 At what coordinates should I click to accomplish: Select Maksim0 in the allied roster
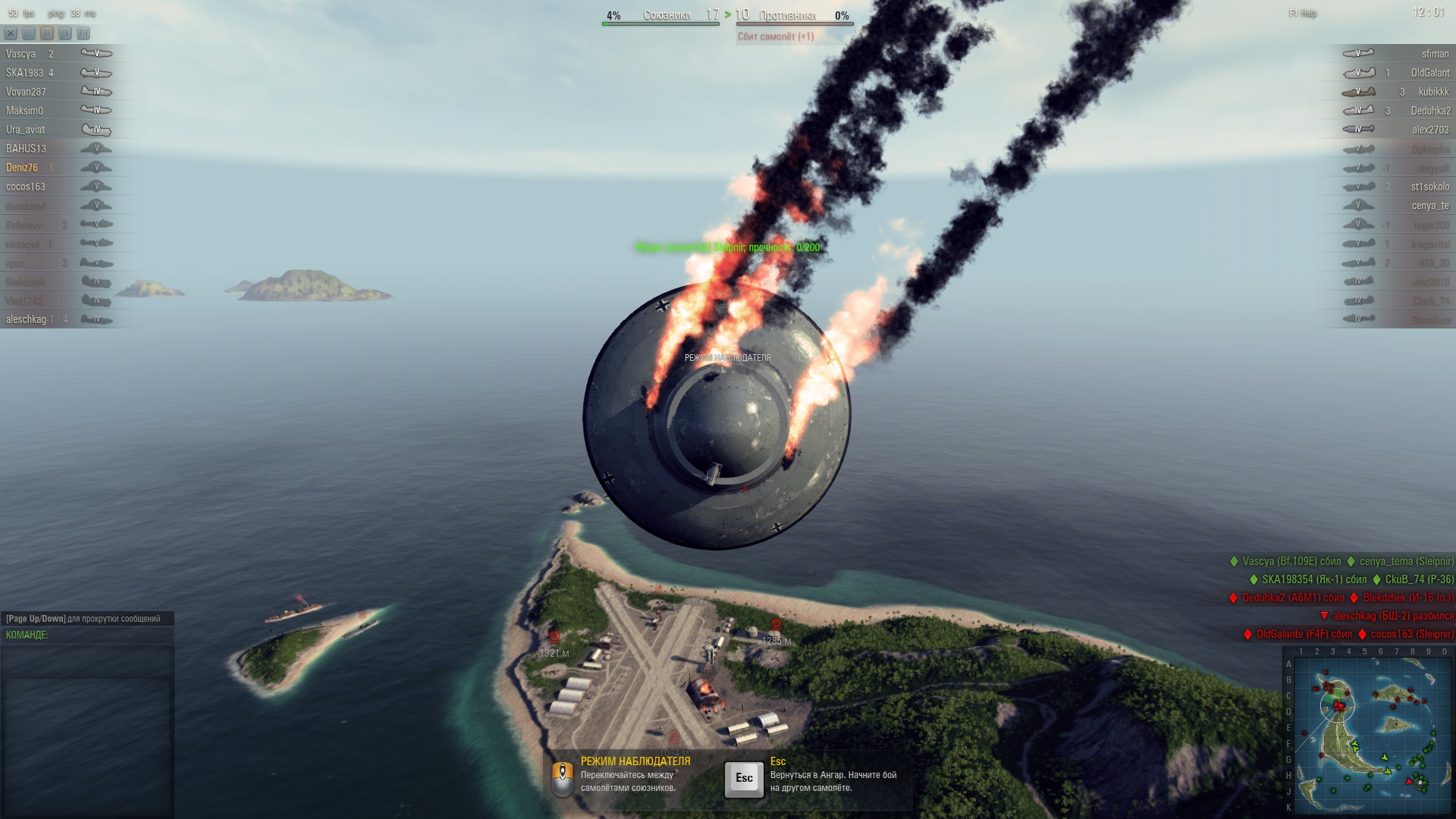pyautogui.click(x=24, y=111)
